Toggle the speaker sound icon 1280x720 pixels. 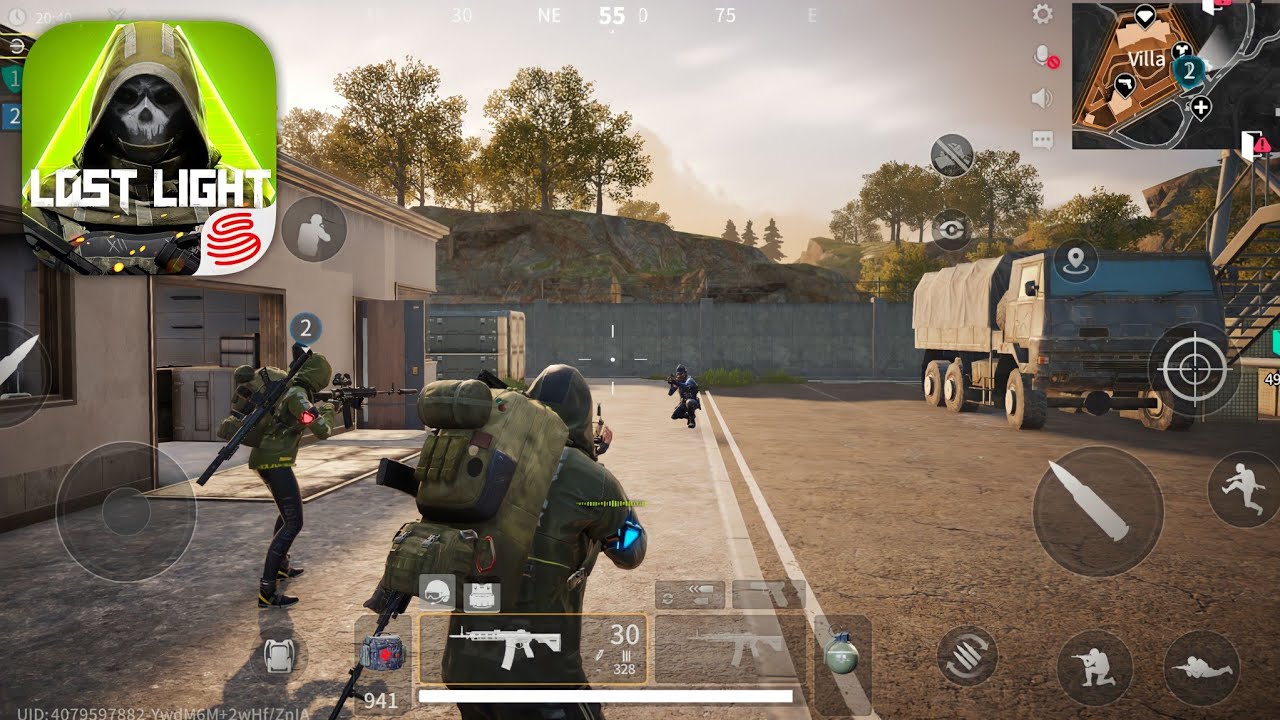1042,98
